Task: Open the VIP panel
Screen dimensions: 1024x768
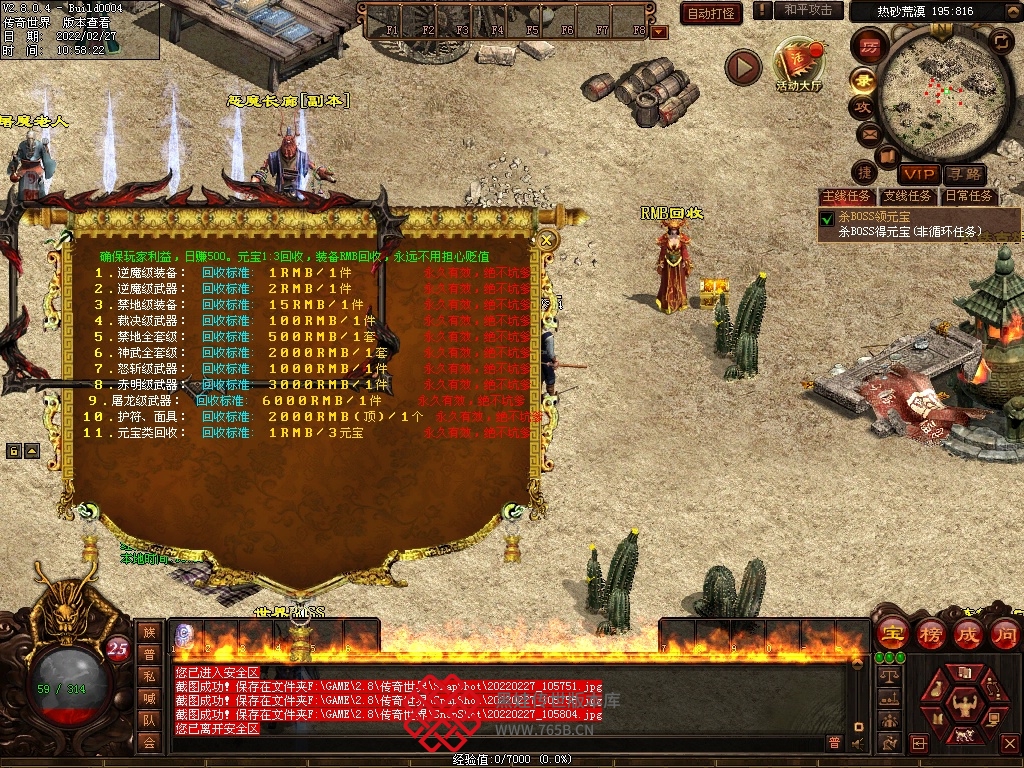Action: click(918, 174)
